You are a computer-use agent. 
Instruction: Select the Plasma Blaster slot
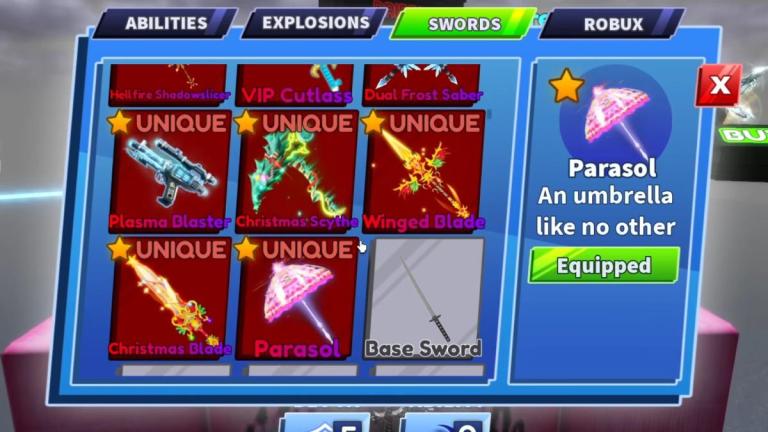[x=169, y=171]
